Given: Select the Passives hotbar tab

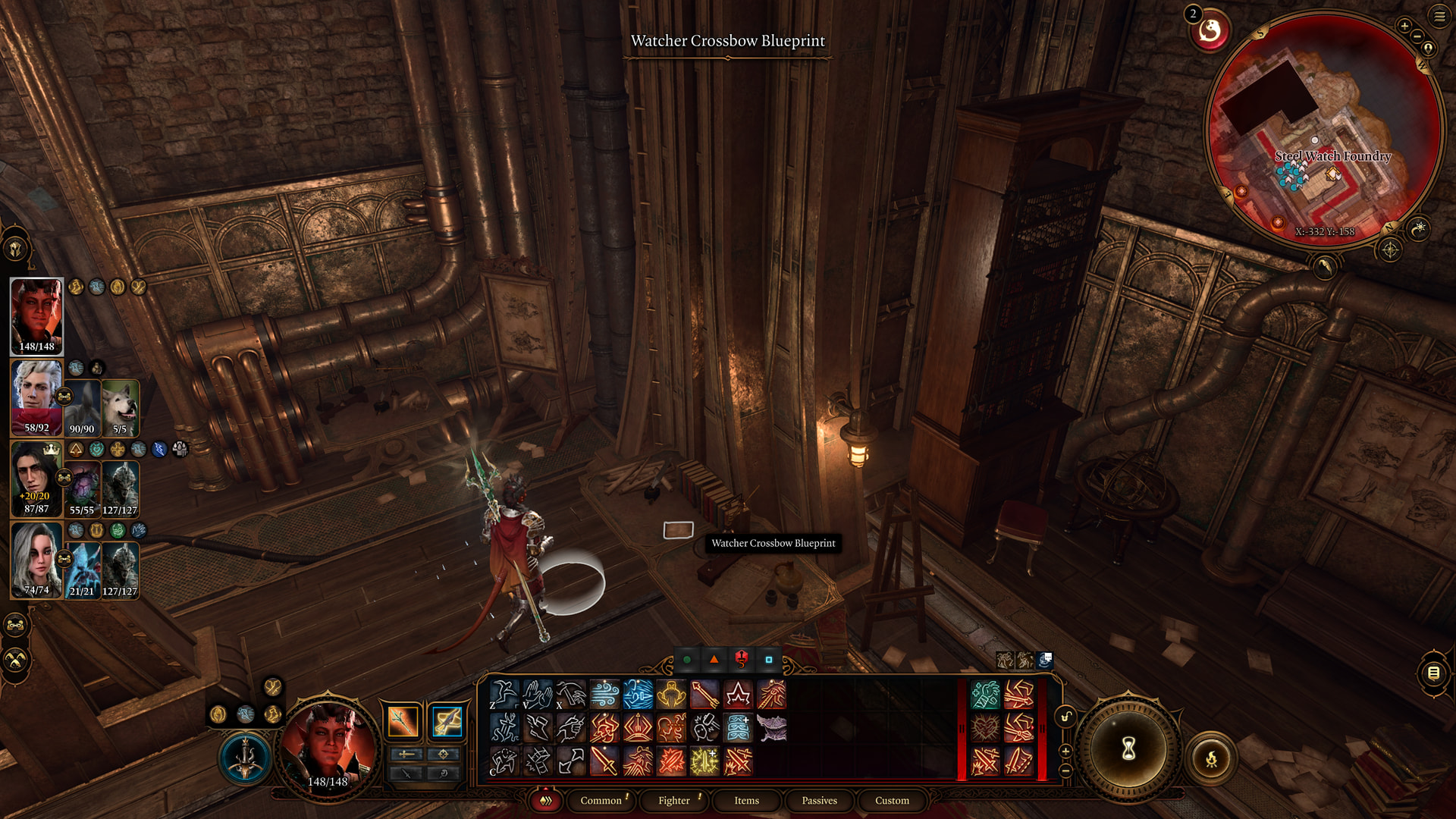Looking at the screenshot, I should [819, 800].
